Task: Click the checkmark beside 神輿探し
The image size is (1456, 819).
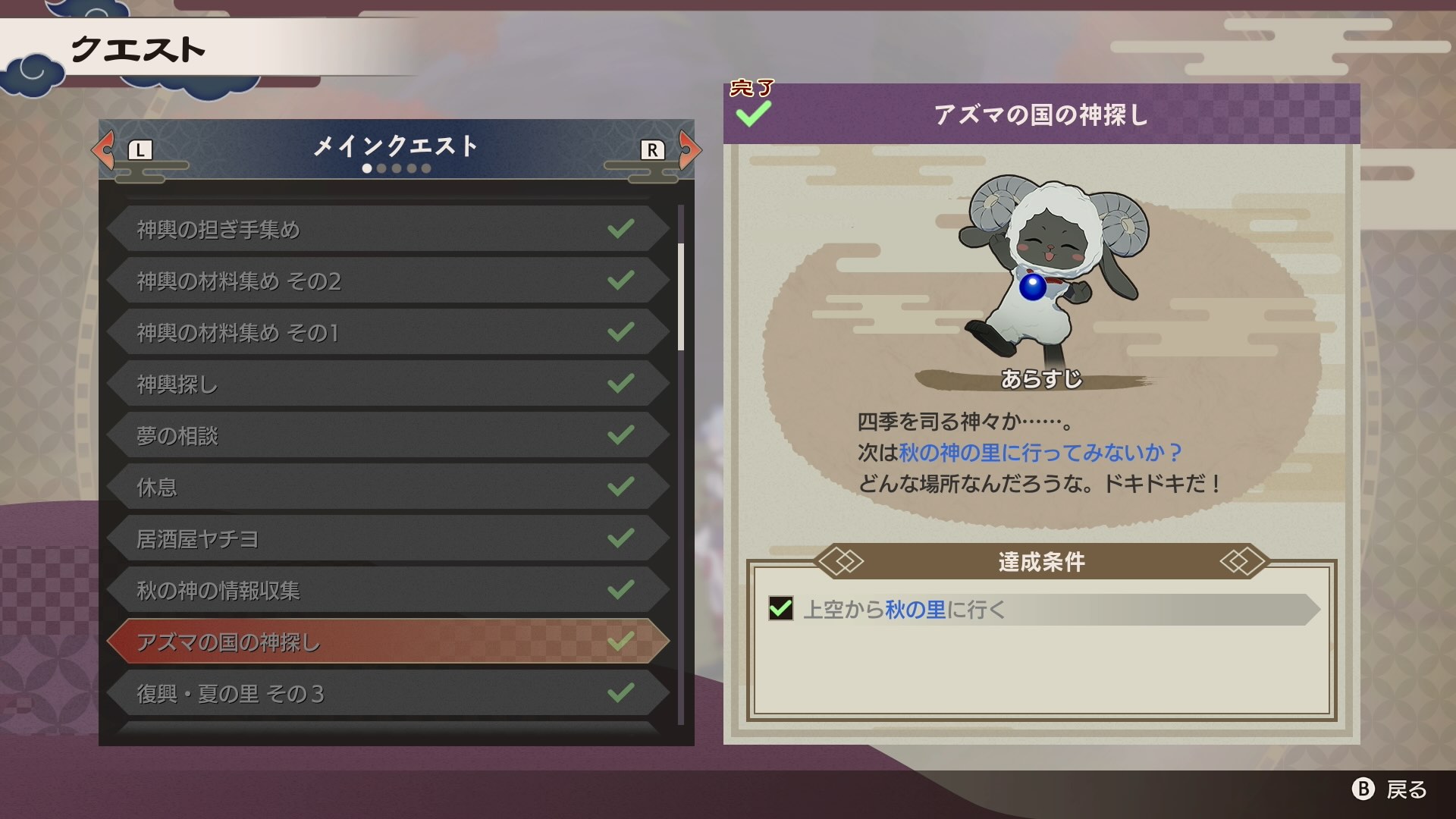Action: 620,382
